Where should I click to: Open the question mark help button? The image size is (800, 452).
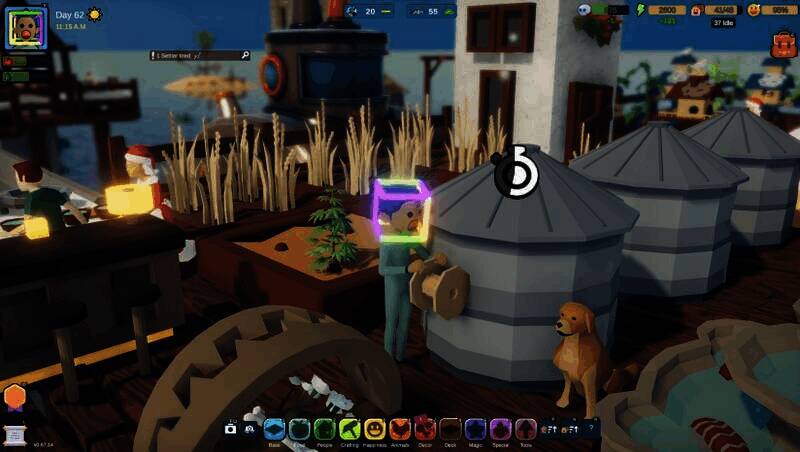click(x=591, y=428)
